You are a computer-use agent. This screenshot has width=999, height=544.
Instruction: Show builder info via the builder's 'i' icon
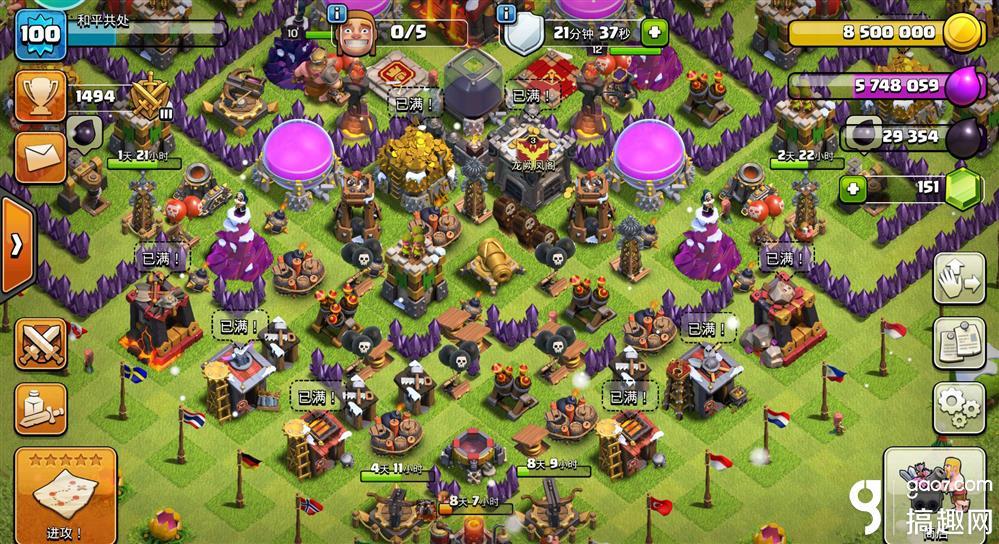[x=336, y=13]
